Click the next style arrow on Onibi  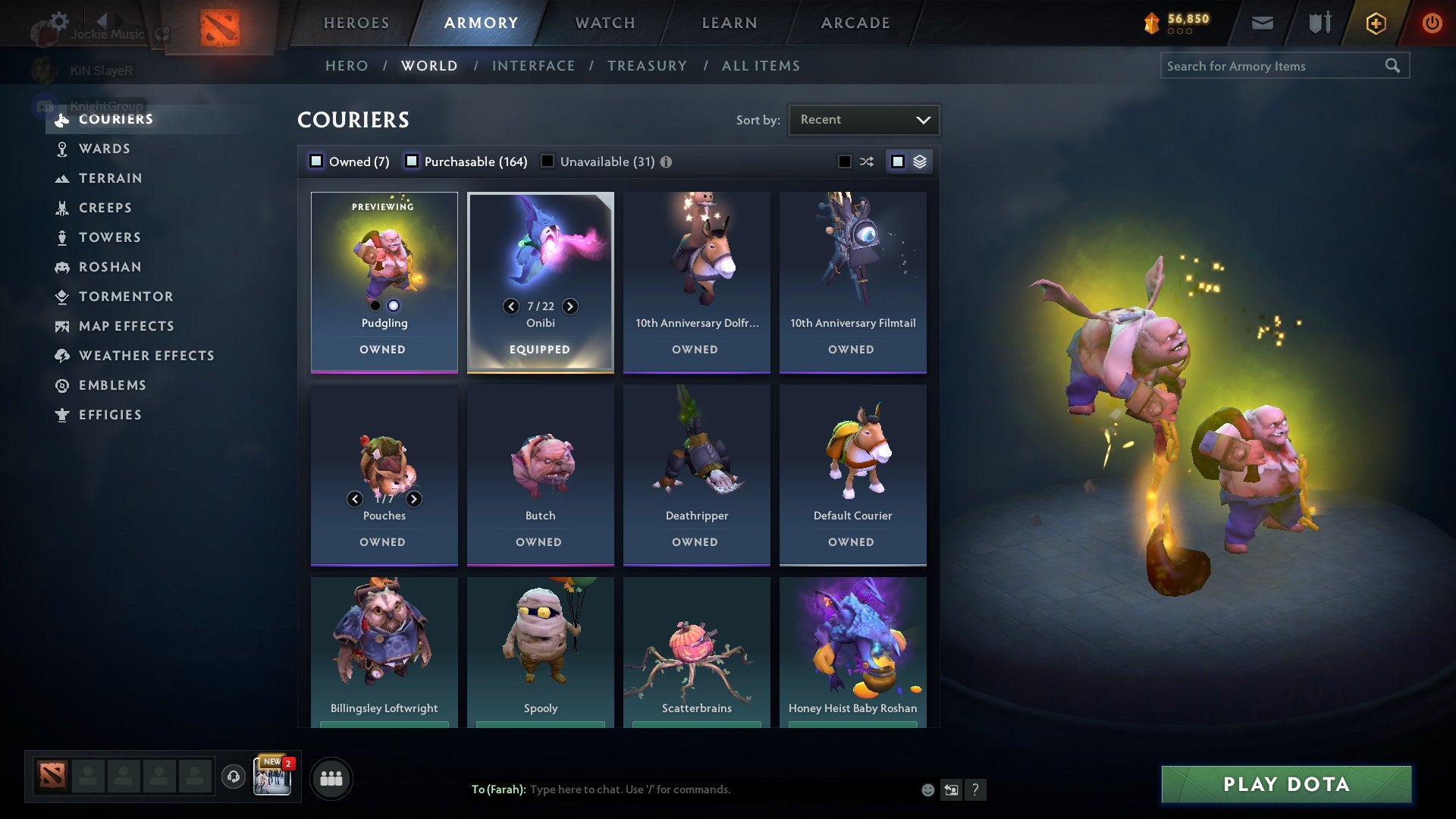coord(571,306)
